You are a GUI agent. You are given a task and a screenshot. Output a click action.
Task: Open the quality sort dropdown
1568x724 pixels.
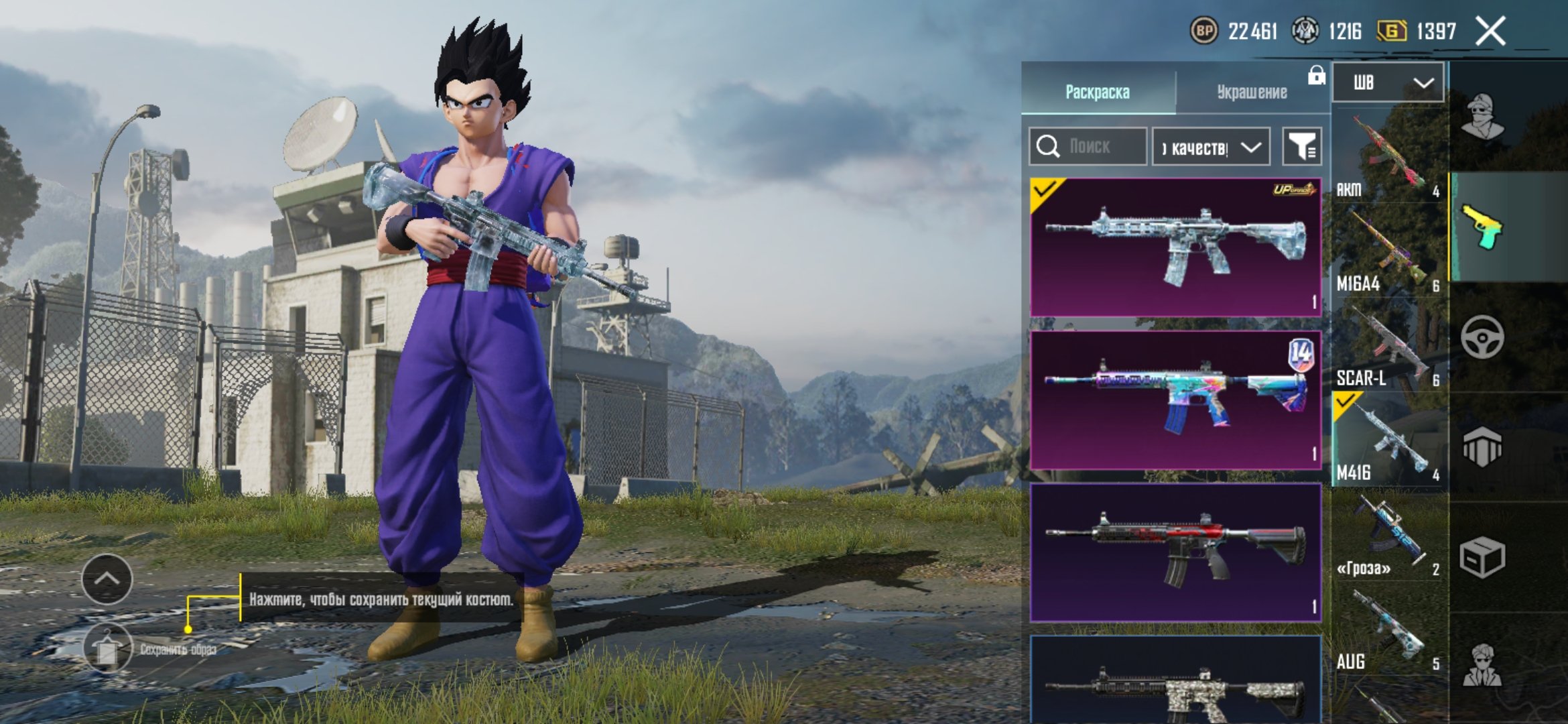(x=1210, y=147)
